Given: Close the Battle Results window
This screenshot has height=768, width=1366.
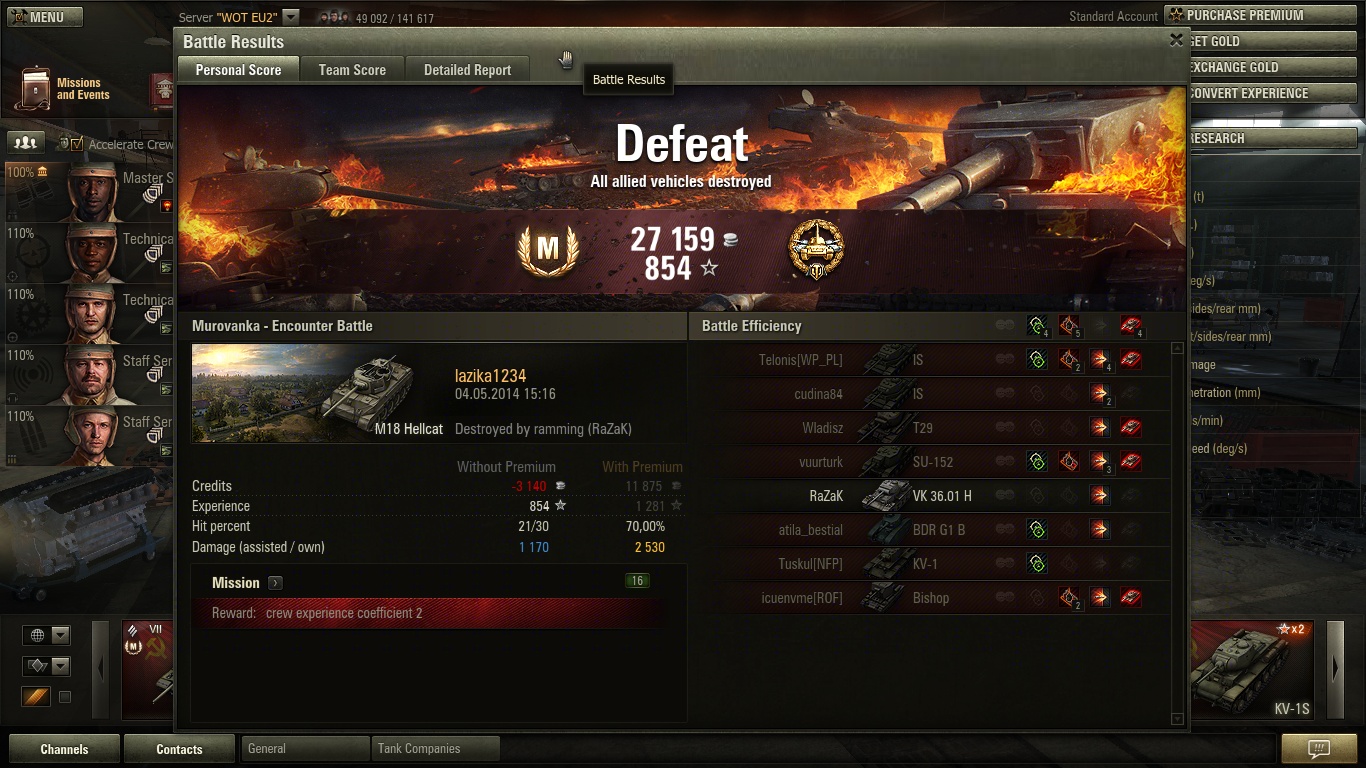Looking at the screenshot, I should click(x=1176, y=40).
